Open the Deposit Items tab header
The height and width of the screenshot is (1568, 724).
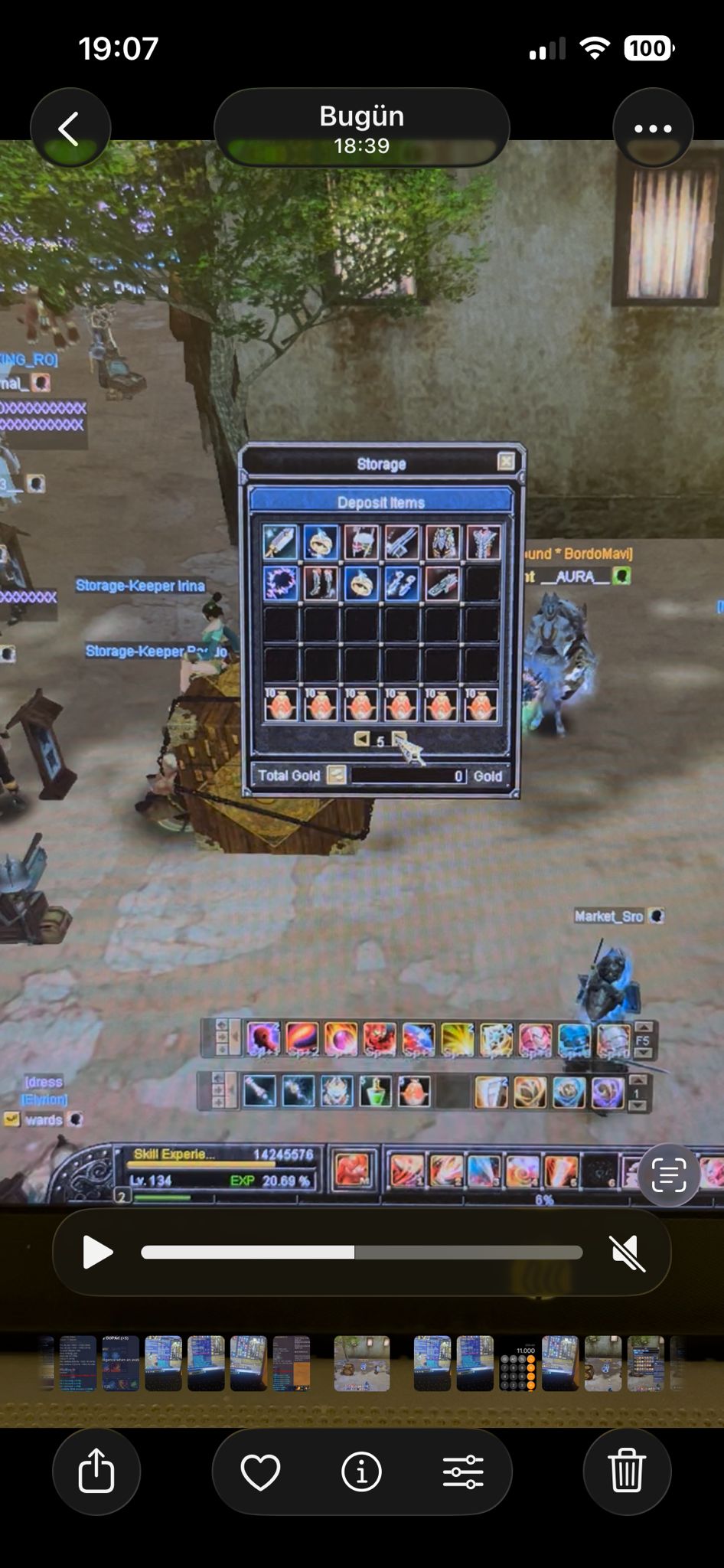pyautogui.click(x=380, y=502)
